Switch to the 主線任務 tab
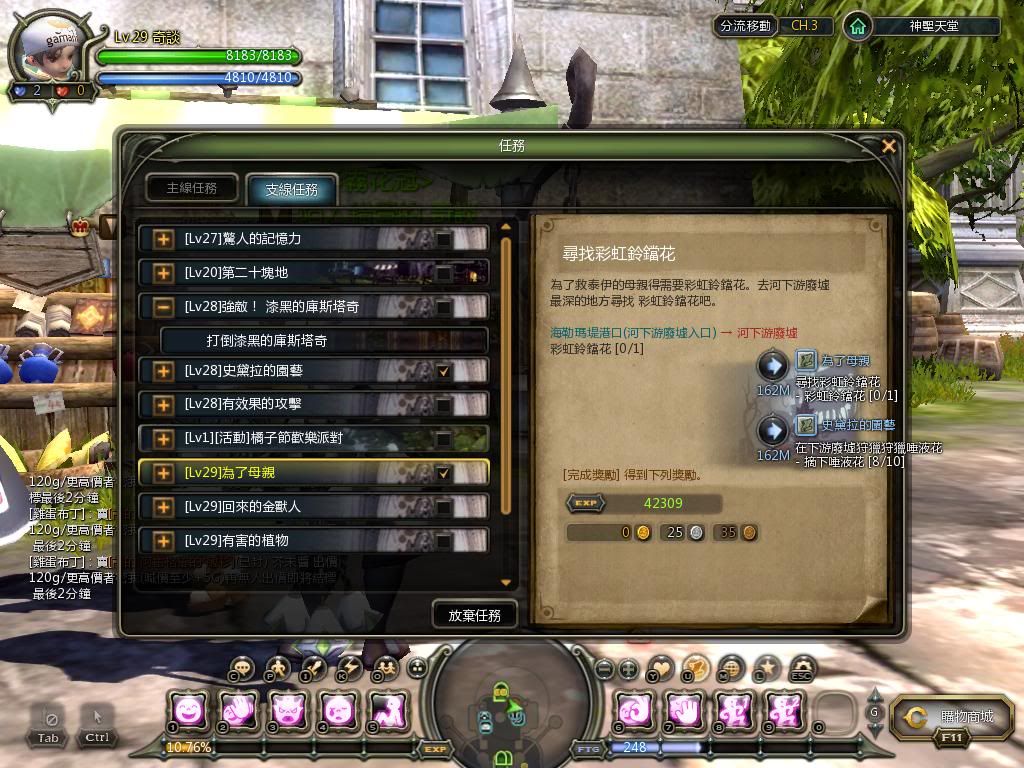Viewport: 1024px width, 768px height. pyautogui.click(x=191, y=188)
